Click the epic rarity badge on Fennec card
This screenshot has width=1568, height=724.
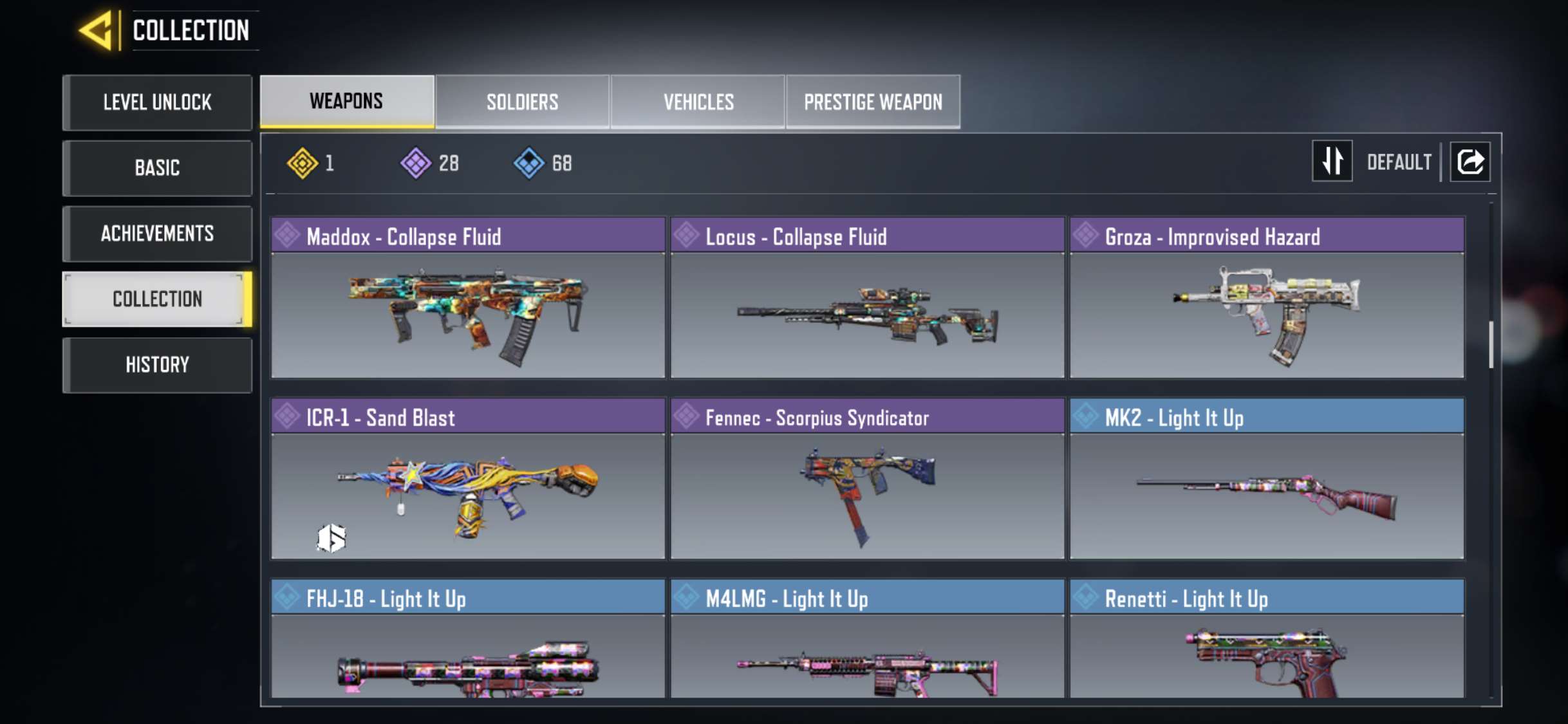[686, 418]
